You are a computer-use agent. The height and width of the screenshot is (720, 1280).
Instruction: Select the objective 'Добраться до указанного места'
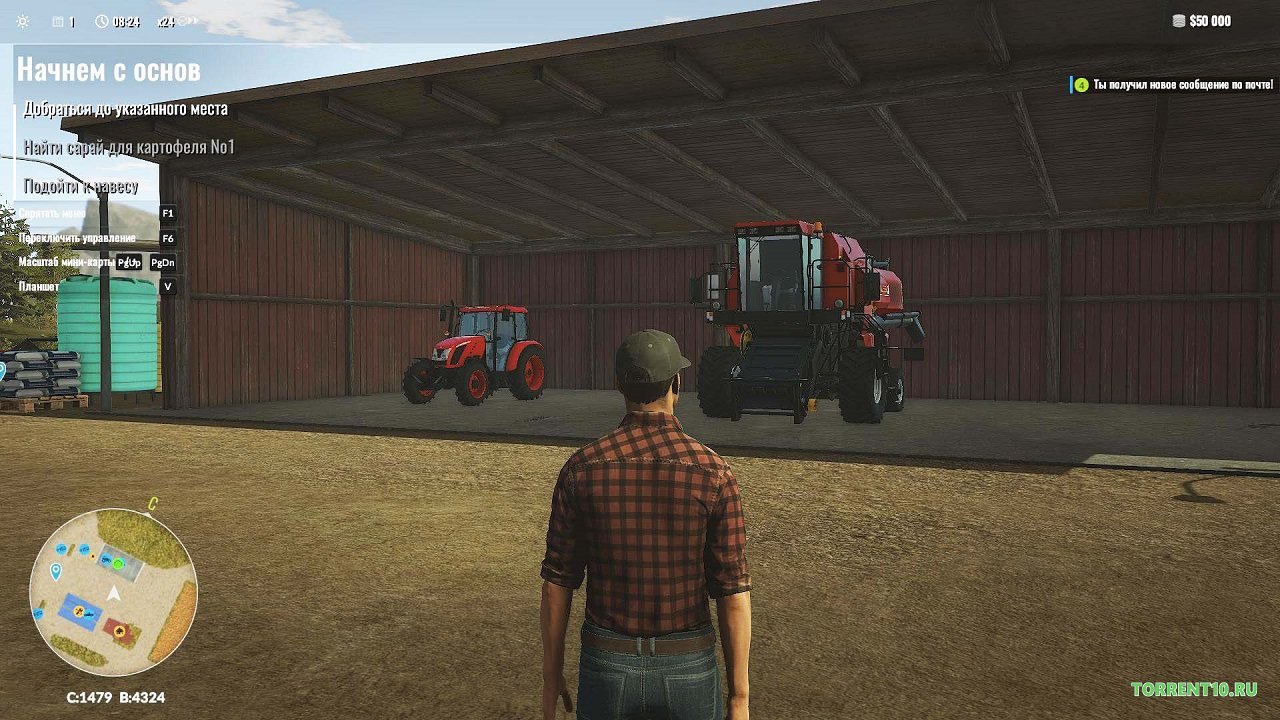point(125,108)
